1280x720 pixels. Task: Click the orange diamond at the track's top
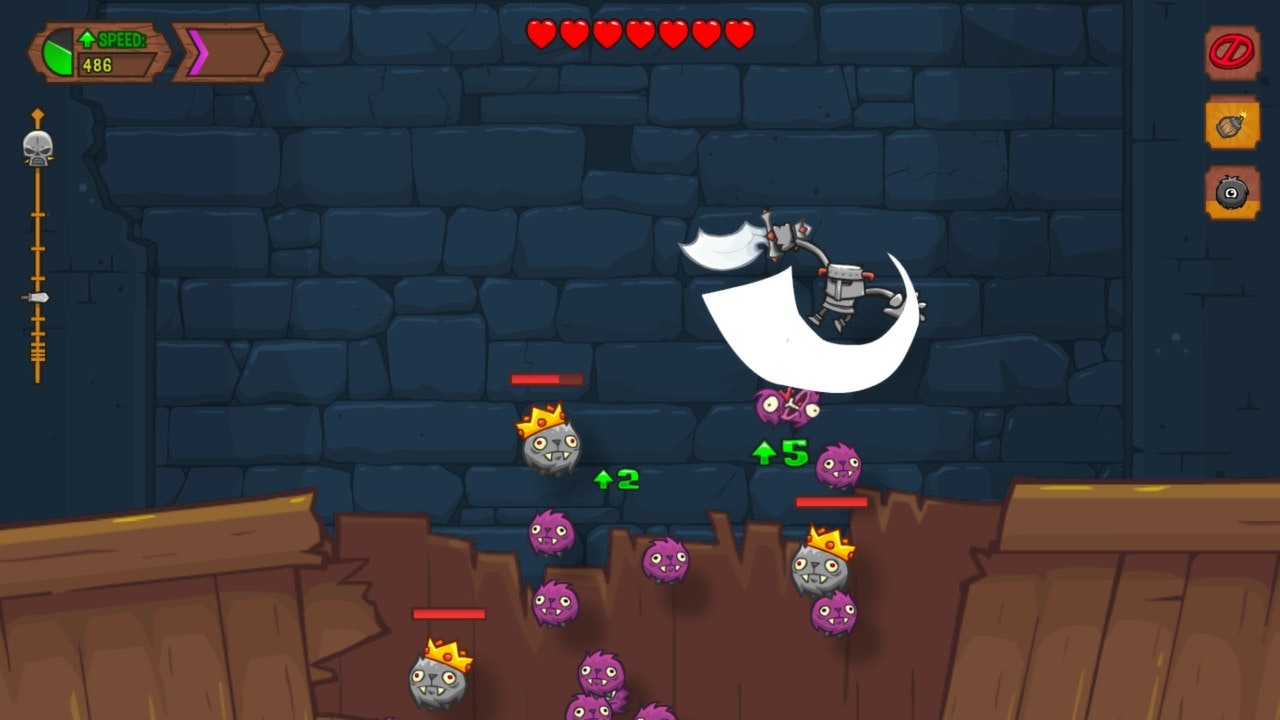pyautogui.click(x=36, y=115)
